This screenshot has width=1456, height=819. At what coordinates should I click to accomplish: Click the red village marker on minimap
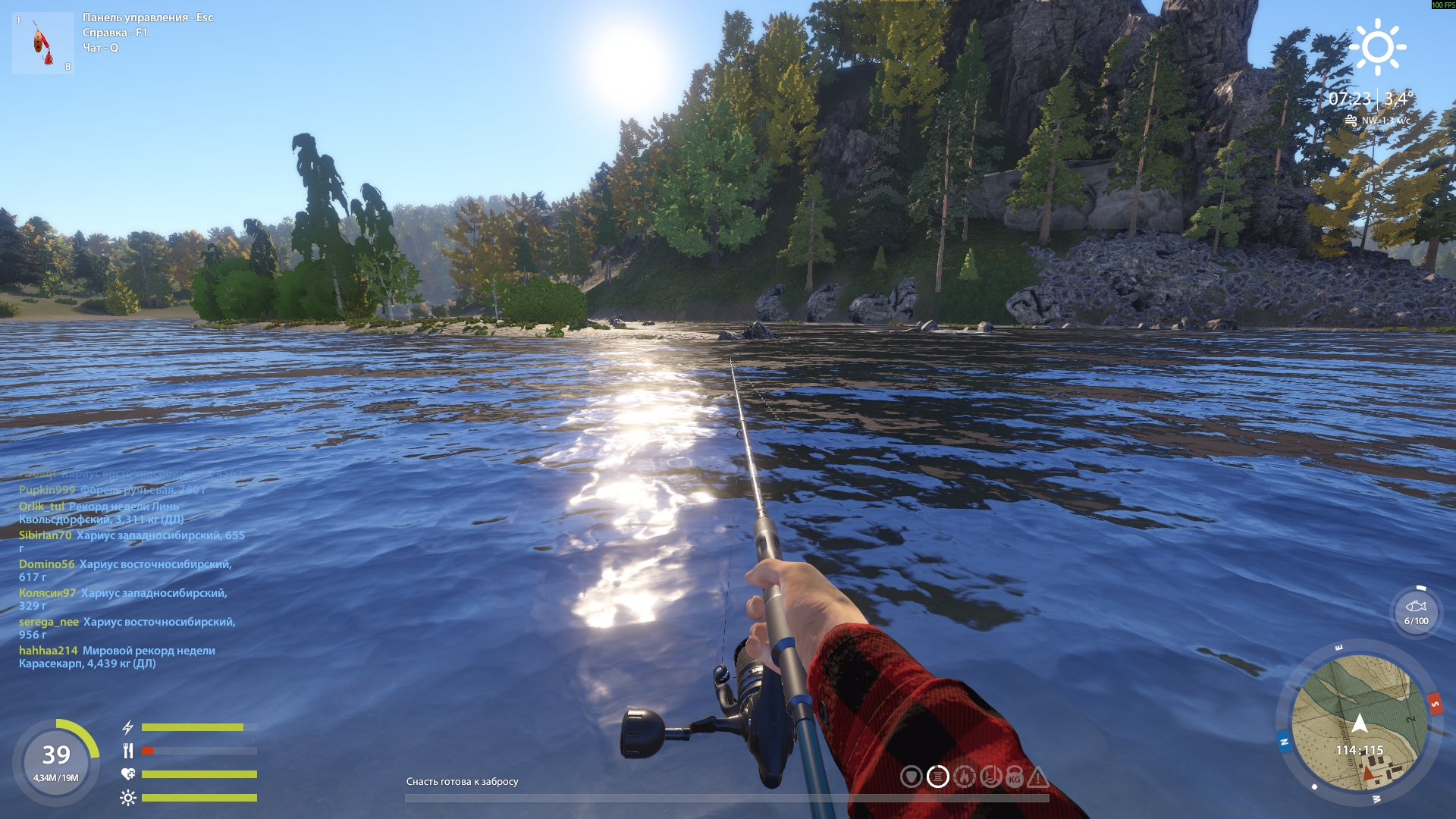(x=1369, y=773)
